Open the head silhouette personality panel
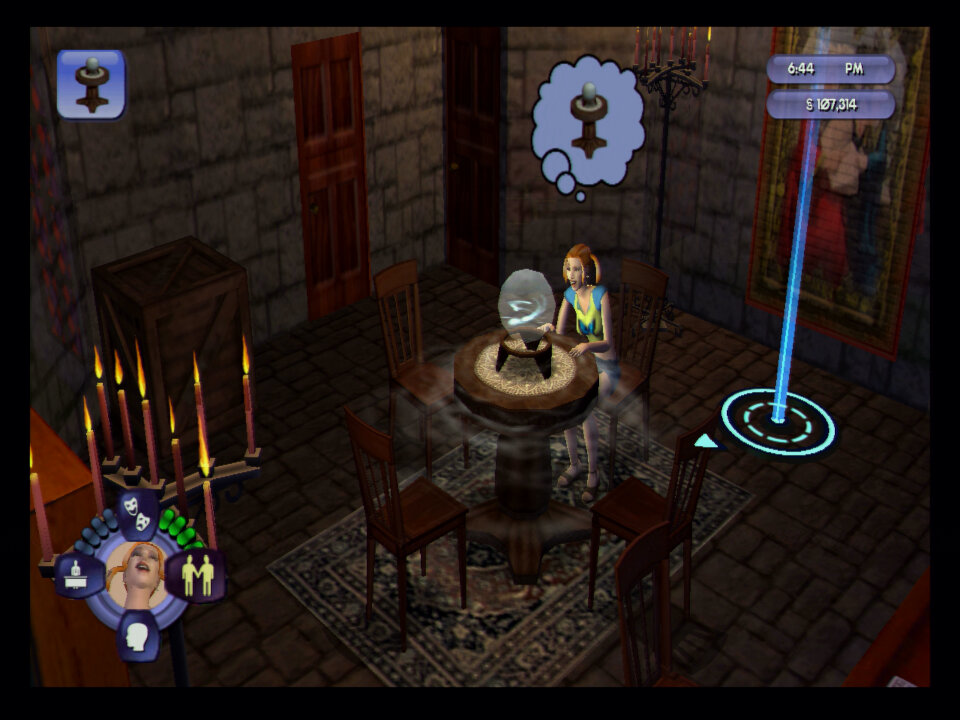The image size is (960, 720). [137, 635]
